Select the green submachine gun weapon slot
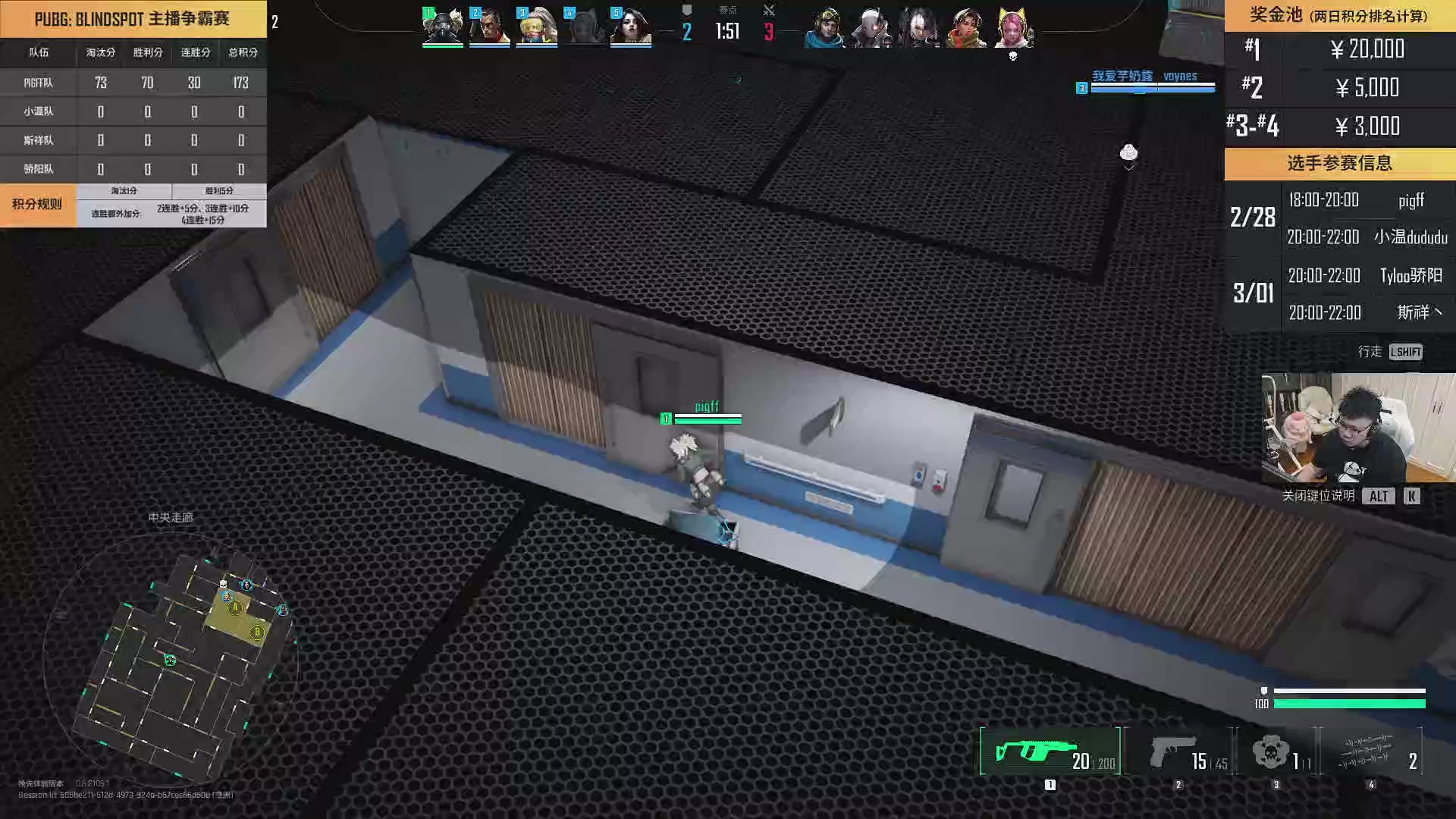Screen dimensions: 1456x819 click(1050, 752)
